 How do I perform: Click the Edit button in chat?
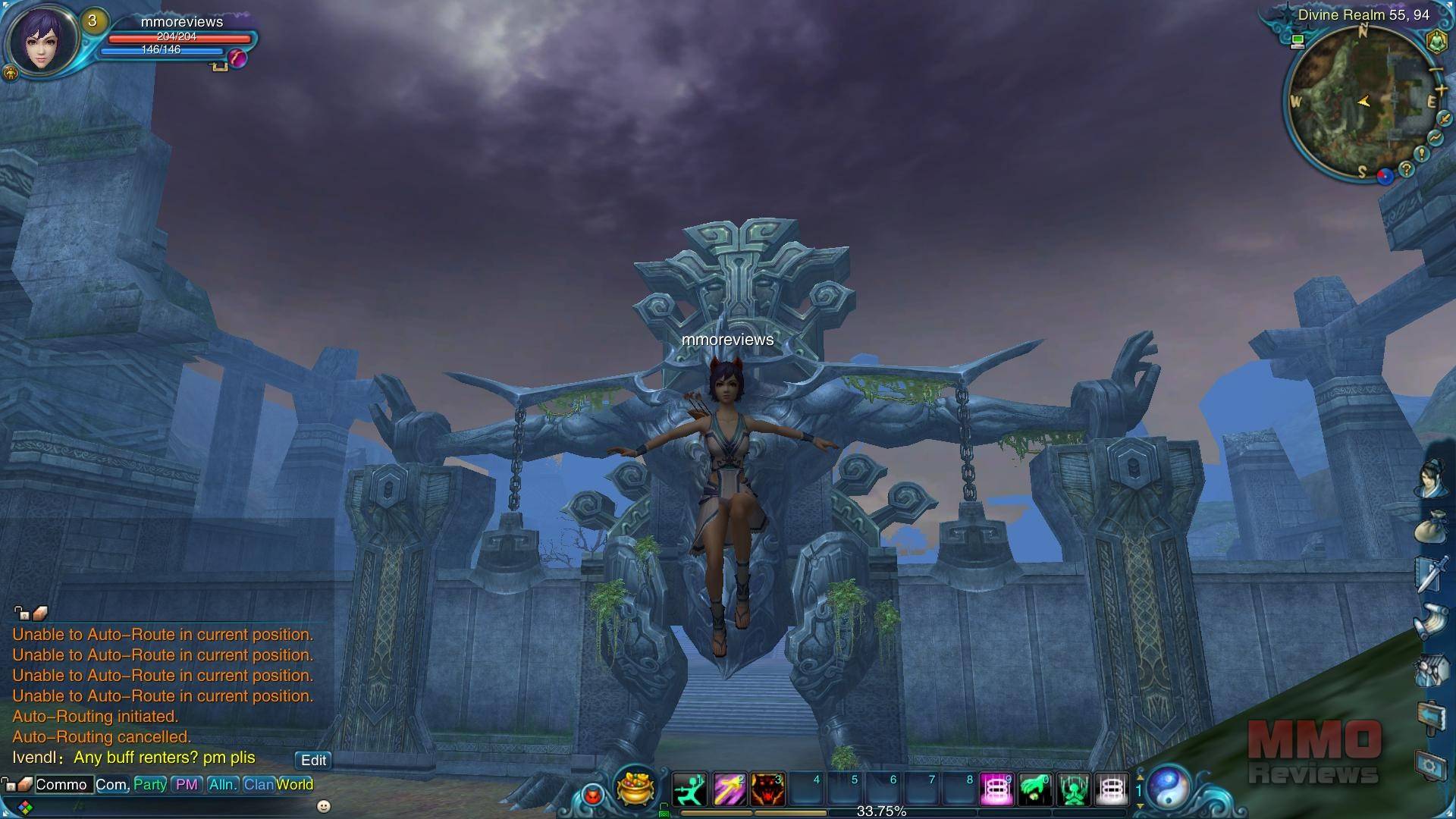pos(313,760)
